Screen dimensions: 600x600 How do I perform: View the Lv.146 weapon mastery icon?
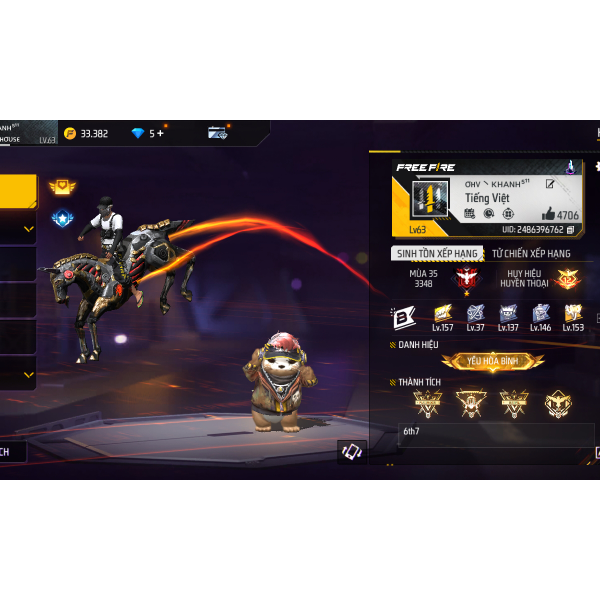click(x=540, y=315)
